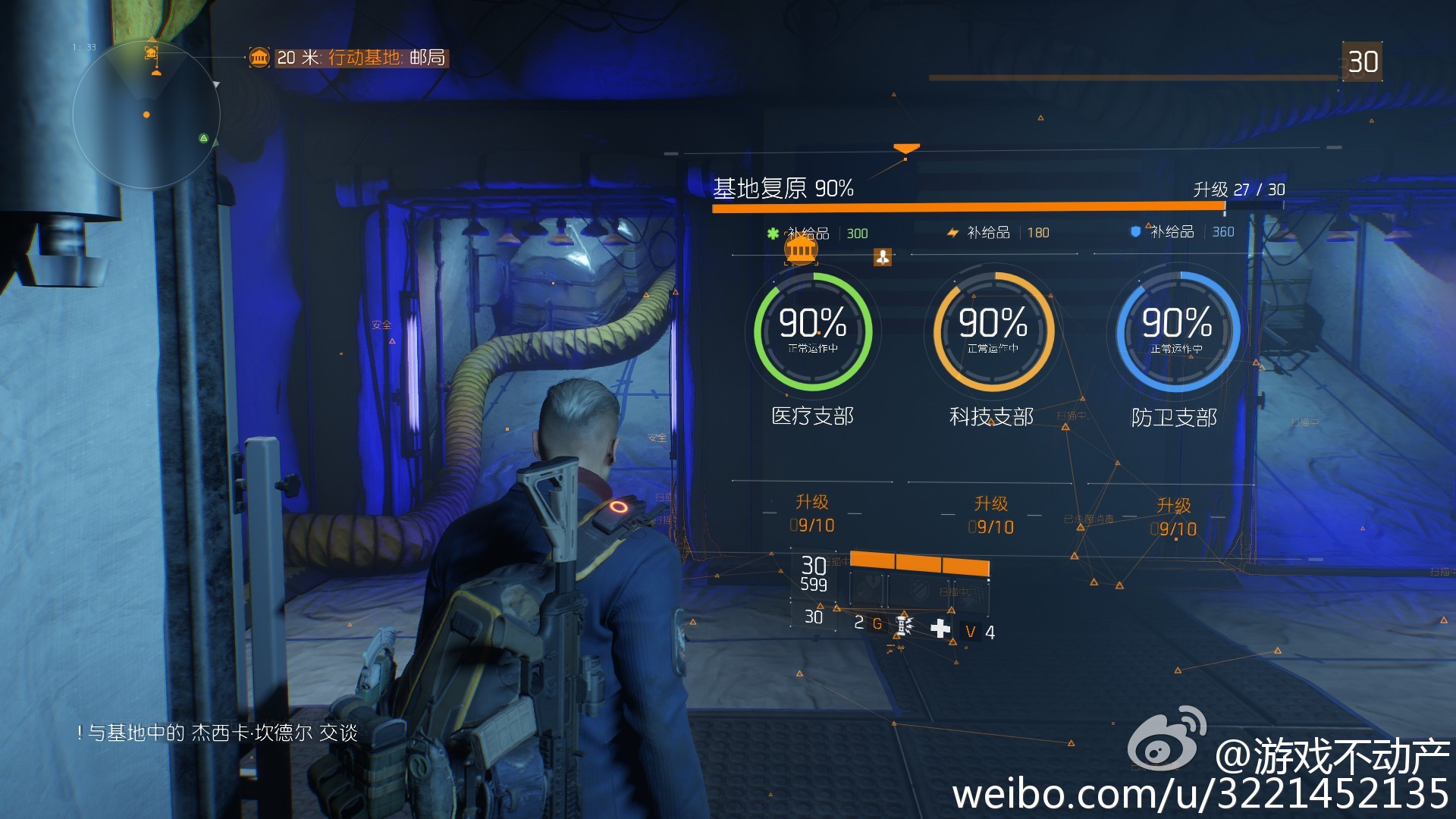Click the minimap in the top-left corner
1456x819 pixels.
tap(146, 114)
